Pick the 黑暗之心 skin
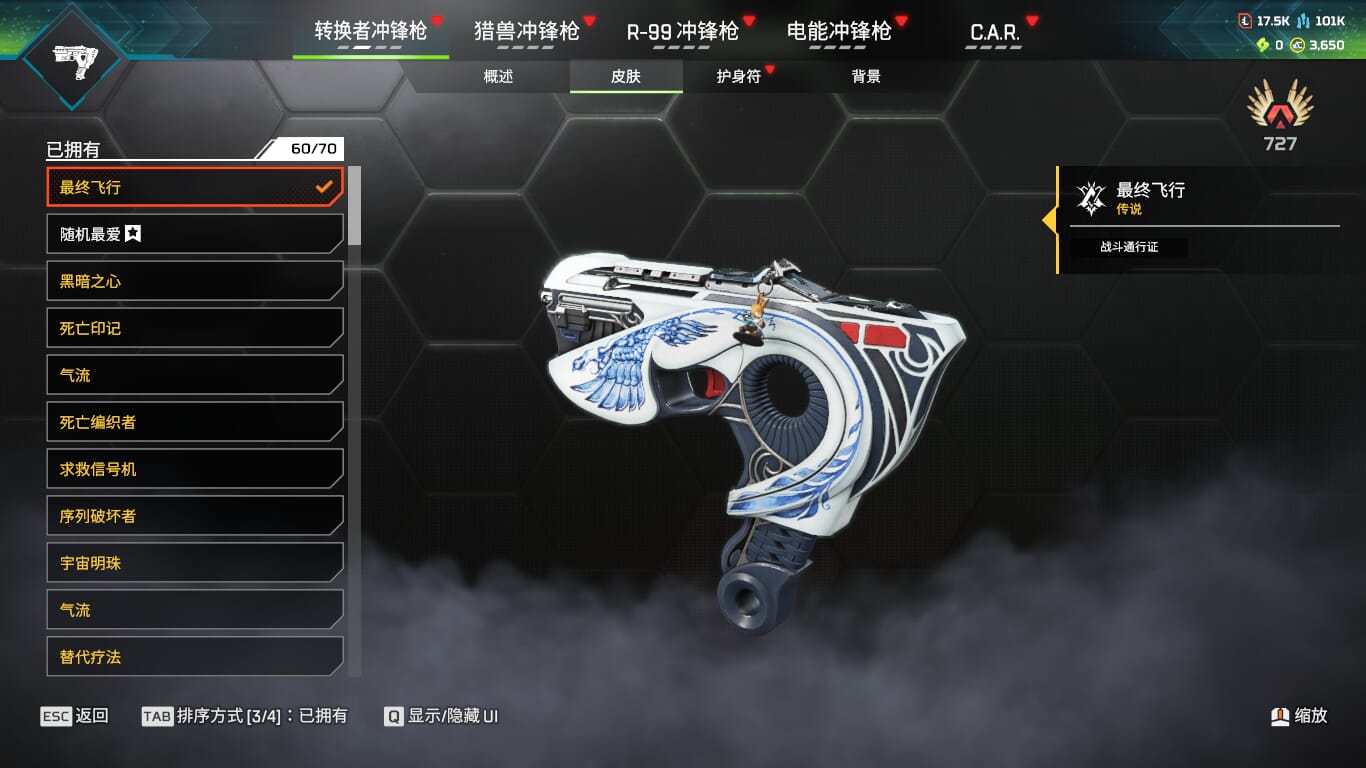Viewport: 1366px width, 768px height. [x=195, y=281]
